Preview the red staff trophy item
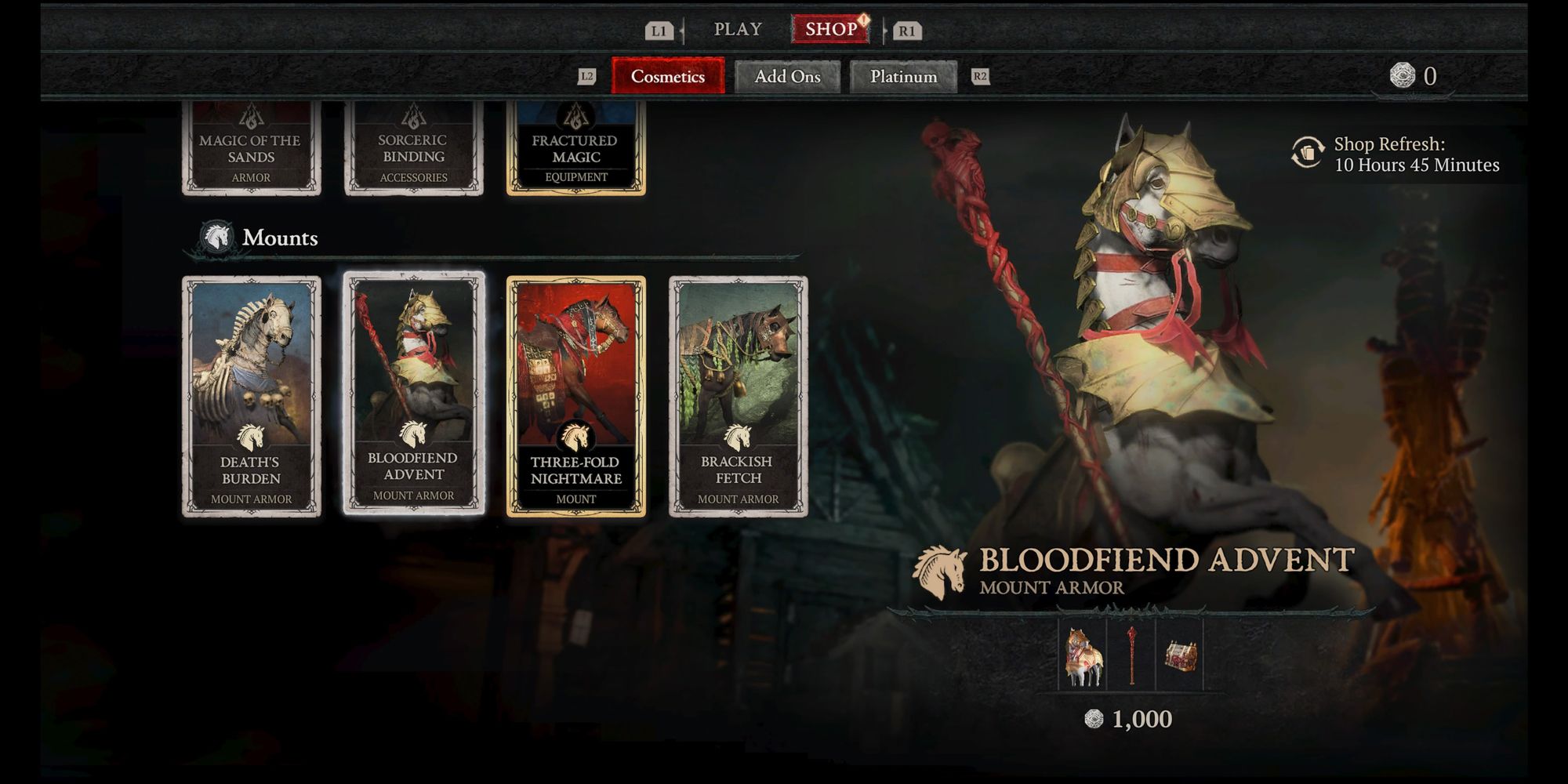Screen dimensions: 1568x784 pyautogui.click(x=1131, y=655)
